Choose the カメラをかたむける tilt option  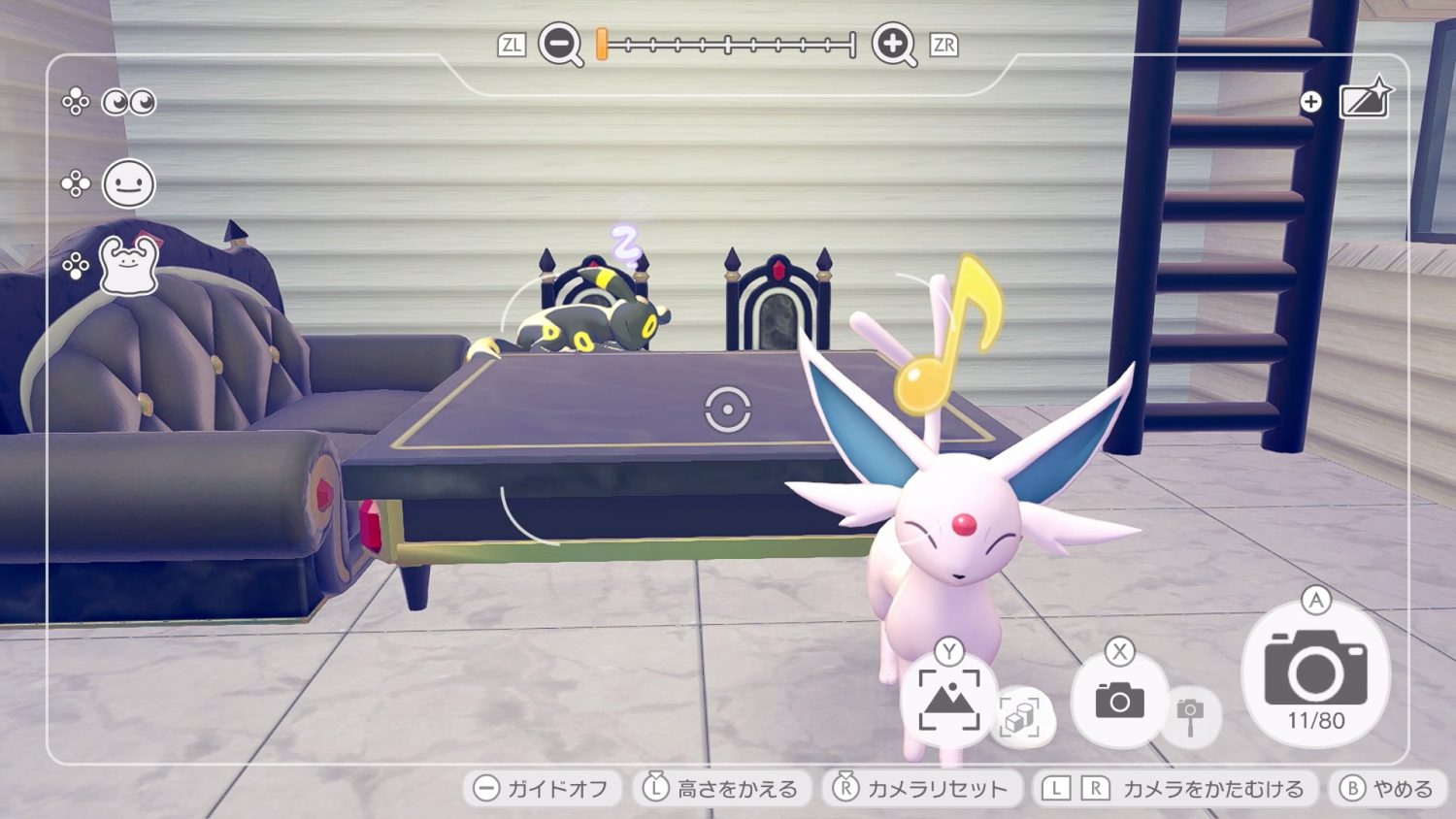pyautogui.click(x=1174, y=788)
